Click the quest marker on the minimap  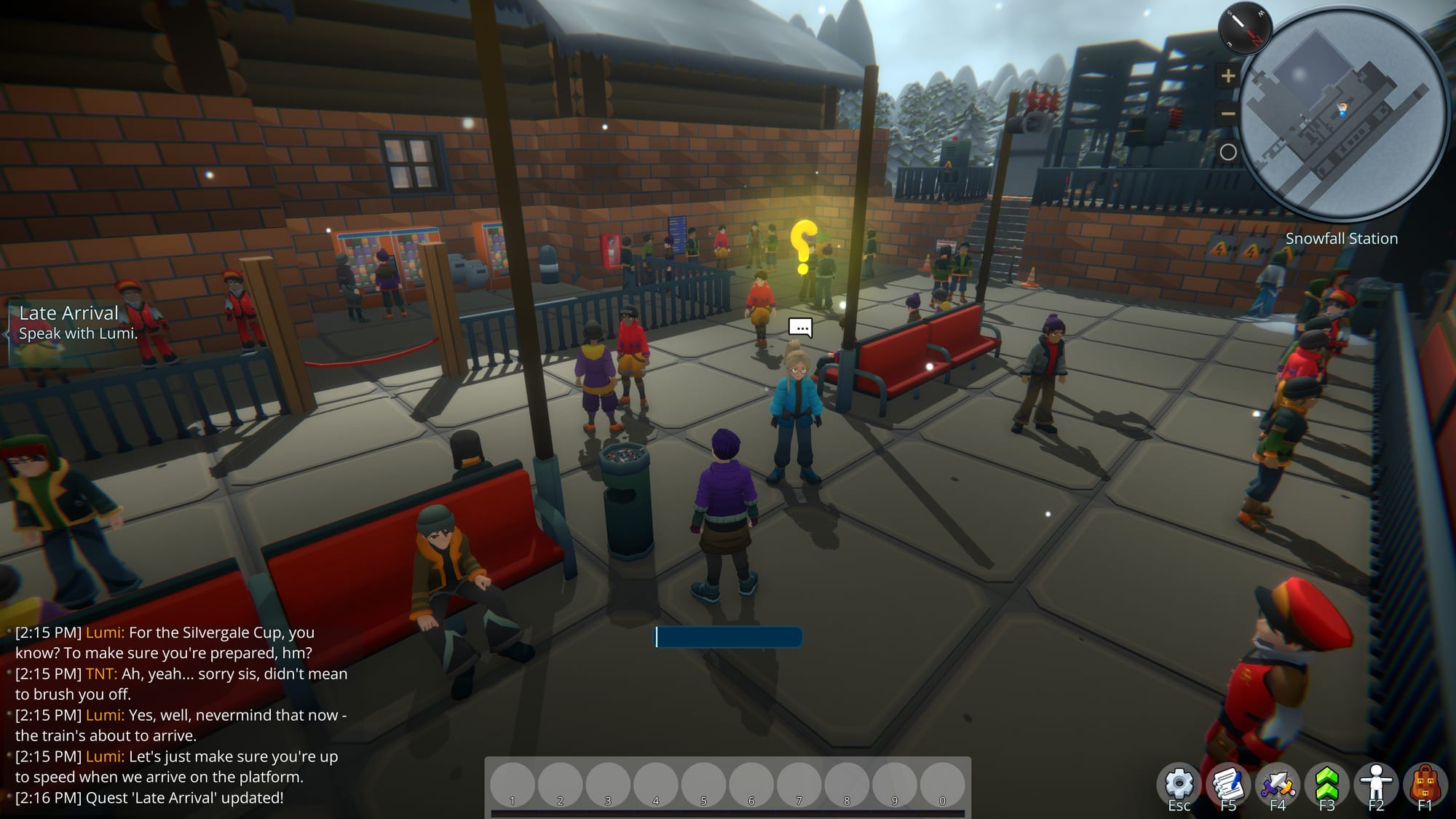pos(1342,110)
